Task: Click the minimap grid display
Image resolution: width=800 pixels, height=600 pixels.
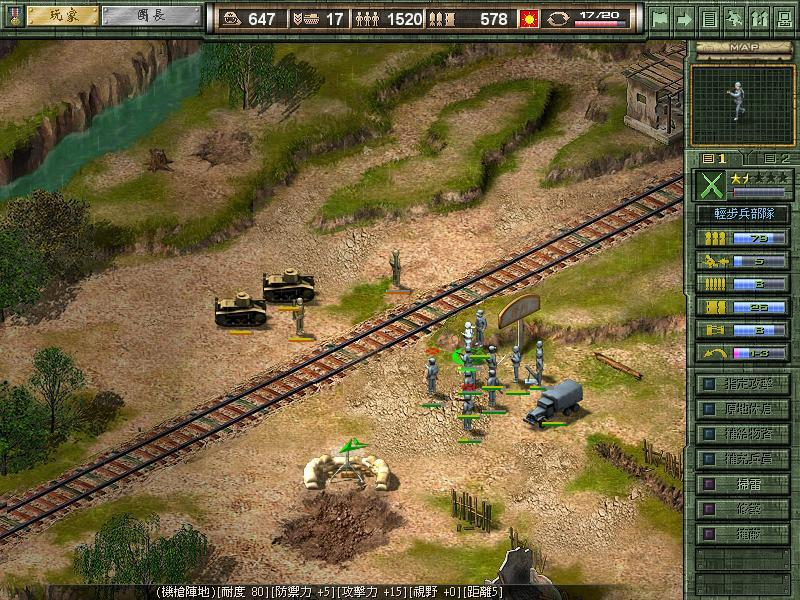Action: coord(741,105)
